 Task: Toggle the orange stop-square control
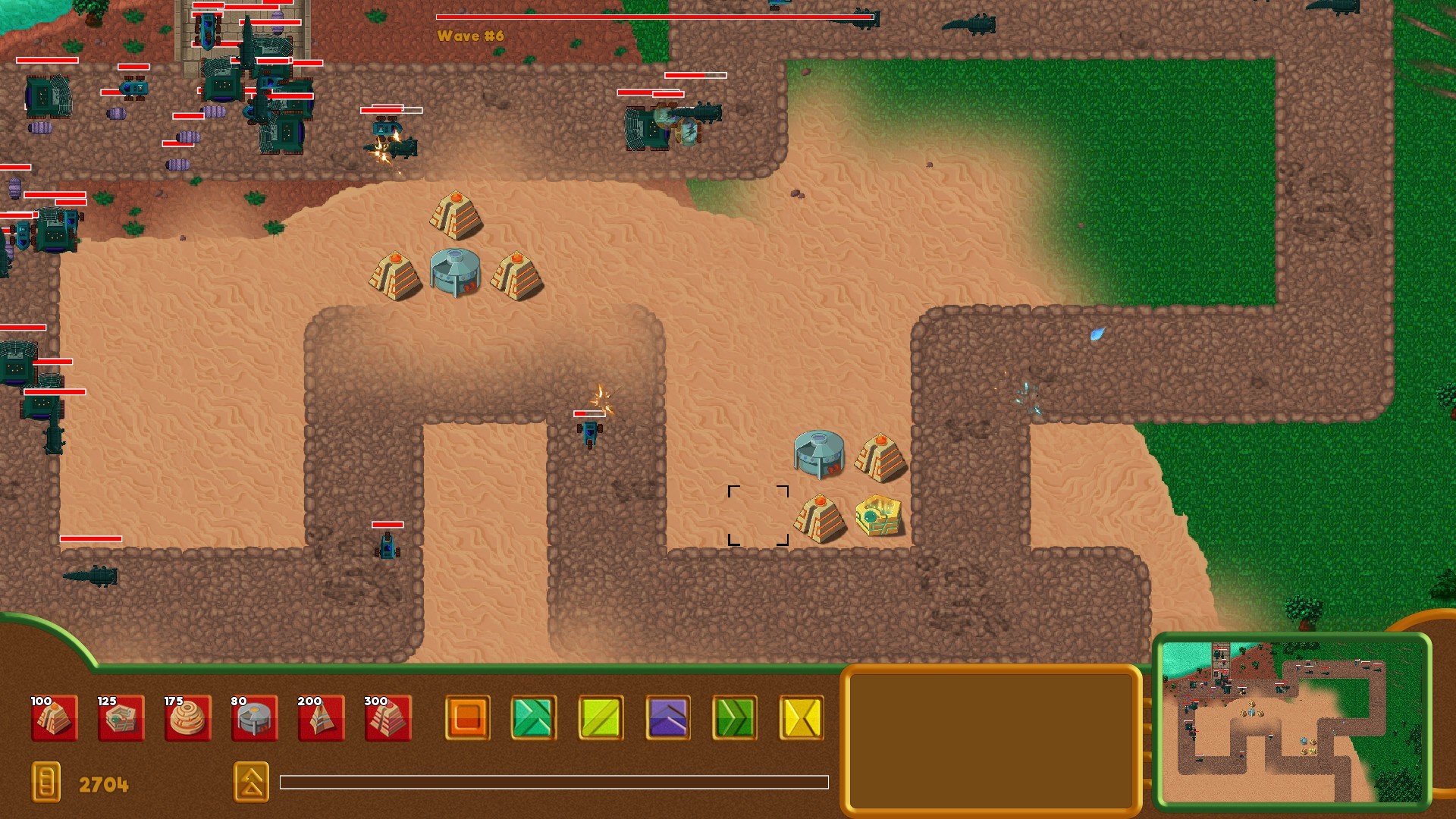pyautogui.click(x=469, y=719)
